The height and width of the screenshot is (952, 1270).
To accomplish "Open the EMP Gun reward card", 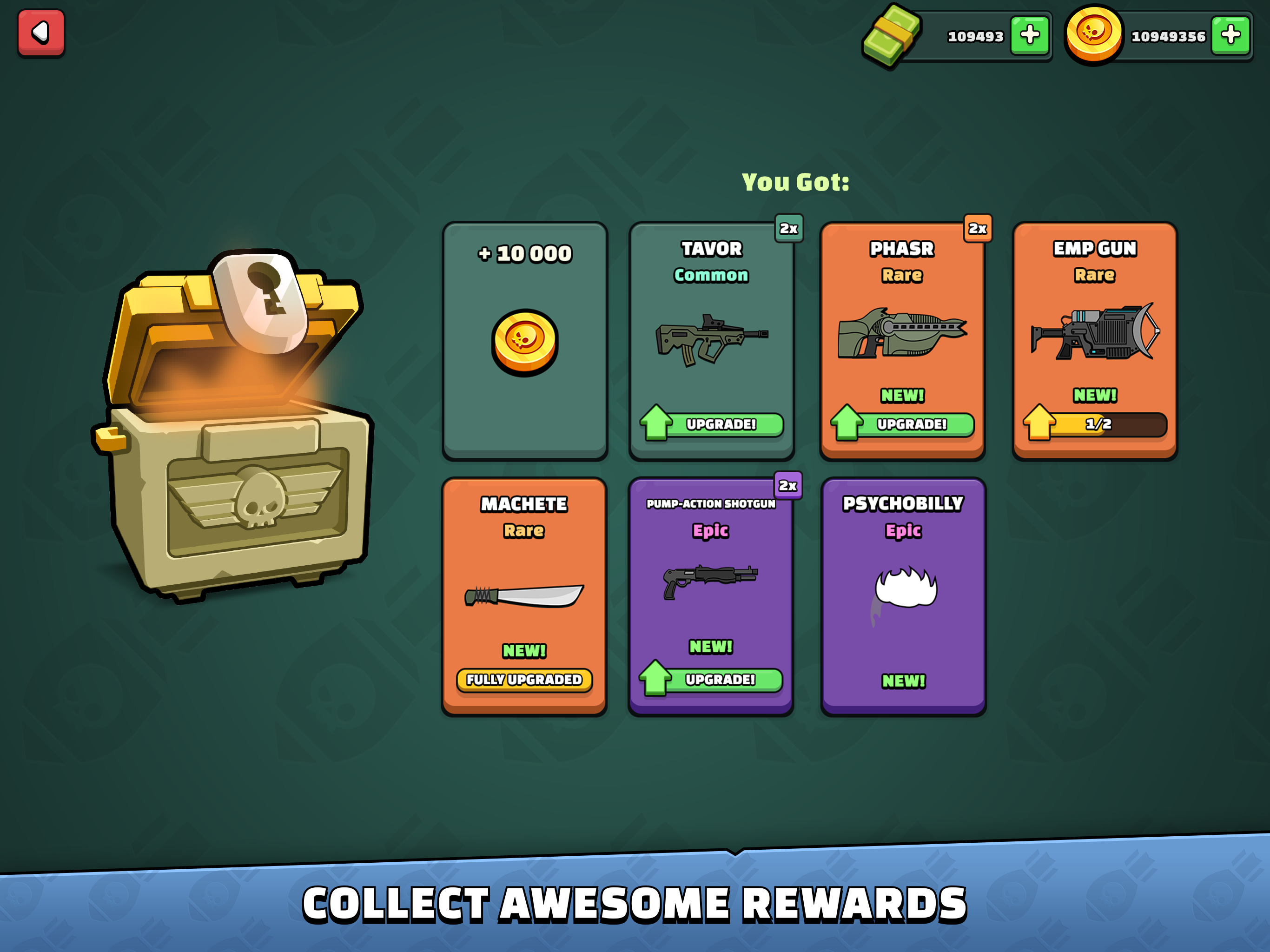I will [x=1094, y=339].
